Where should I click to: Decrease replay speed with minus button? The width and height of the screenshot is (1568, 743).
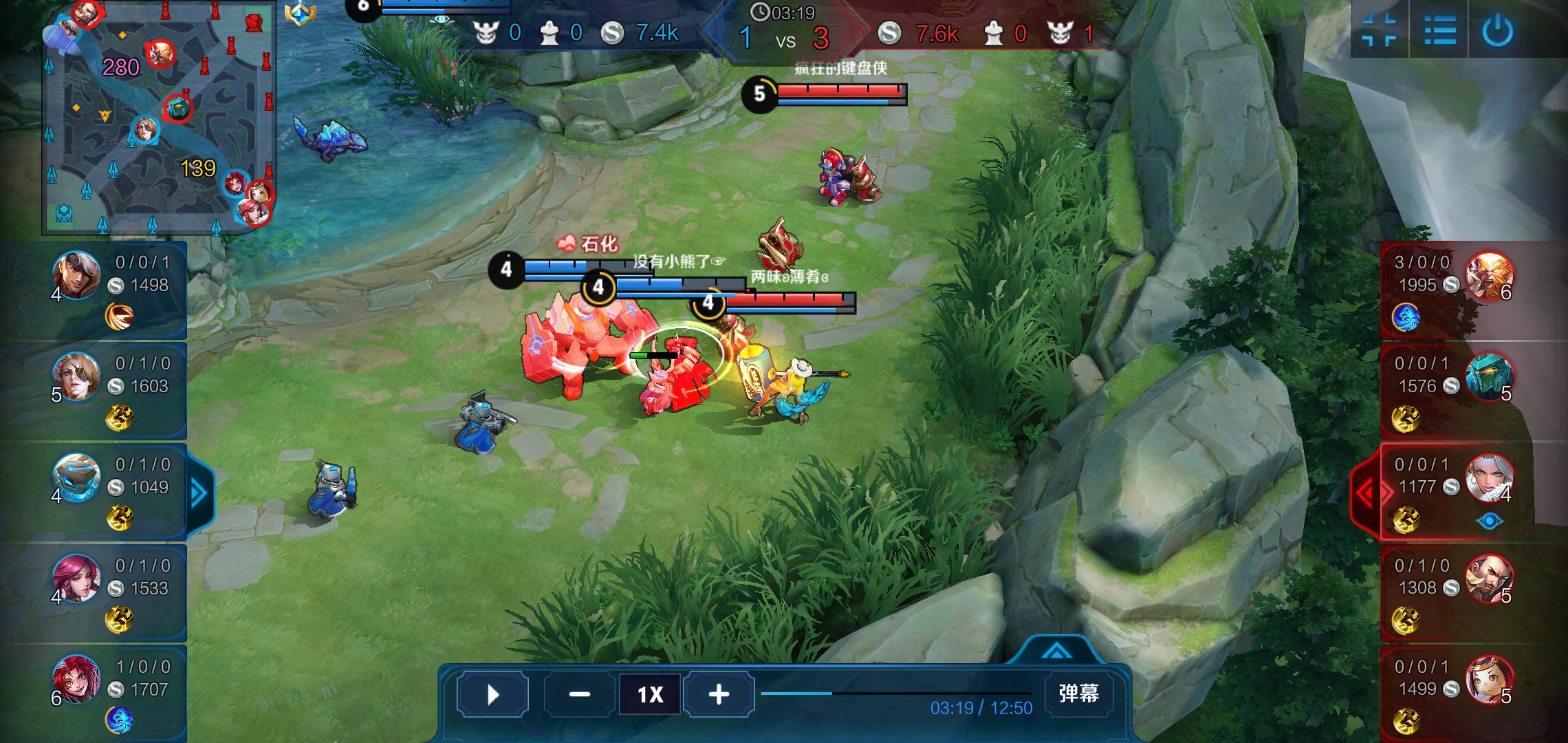tap(579, 694)
